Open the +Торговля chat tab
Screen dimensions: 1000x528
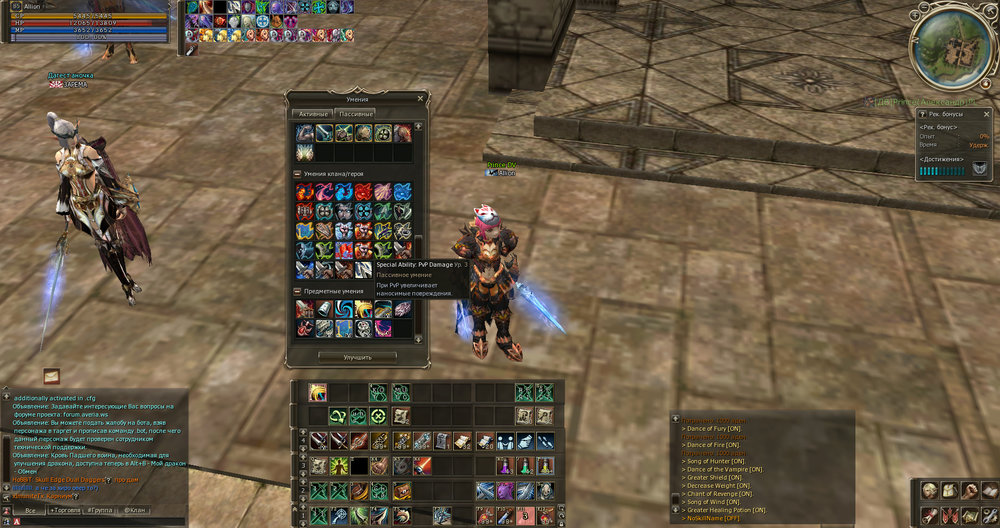(66, 510)
